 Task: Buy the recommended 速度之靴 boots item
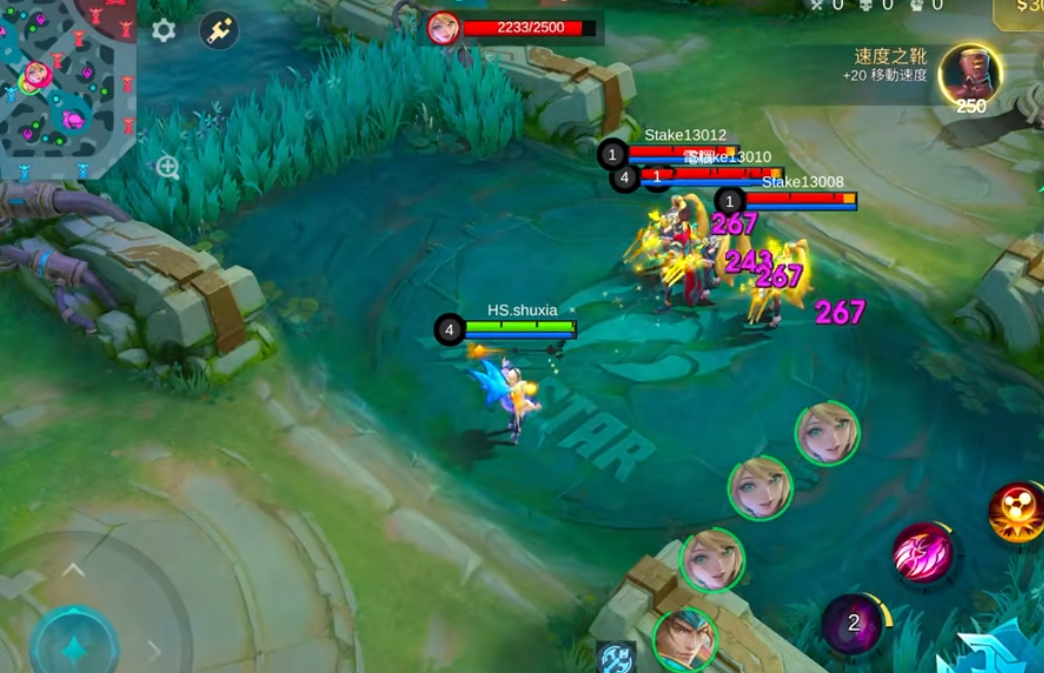(x=970, y=75)
